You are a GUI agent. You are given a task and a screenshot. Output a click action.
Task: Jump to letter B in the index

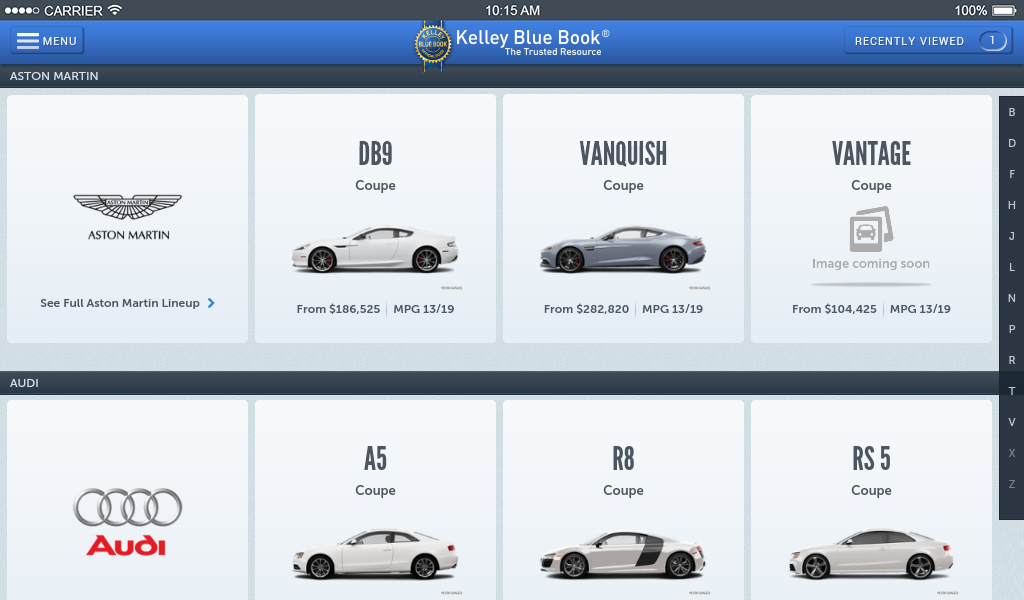point(1012,112)
